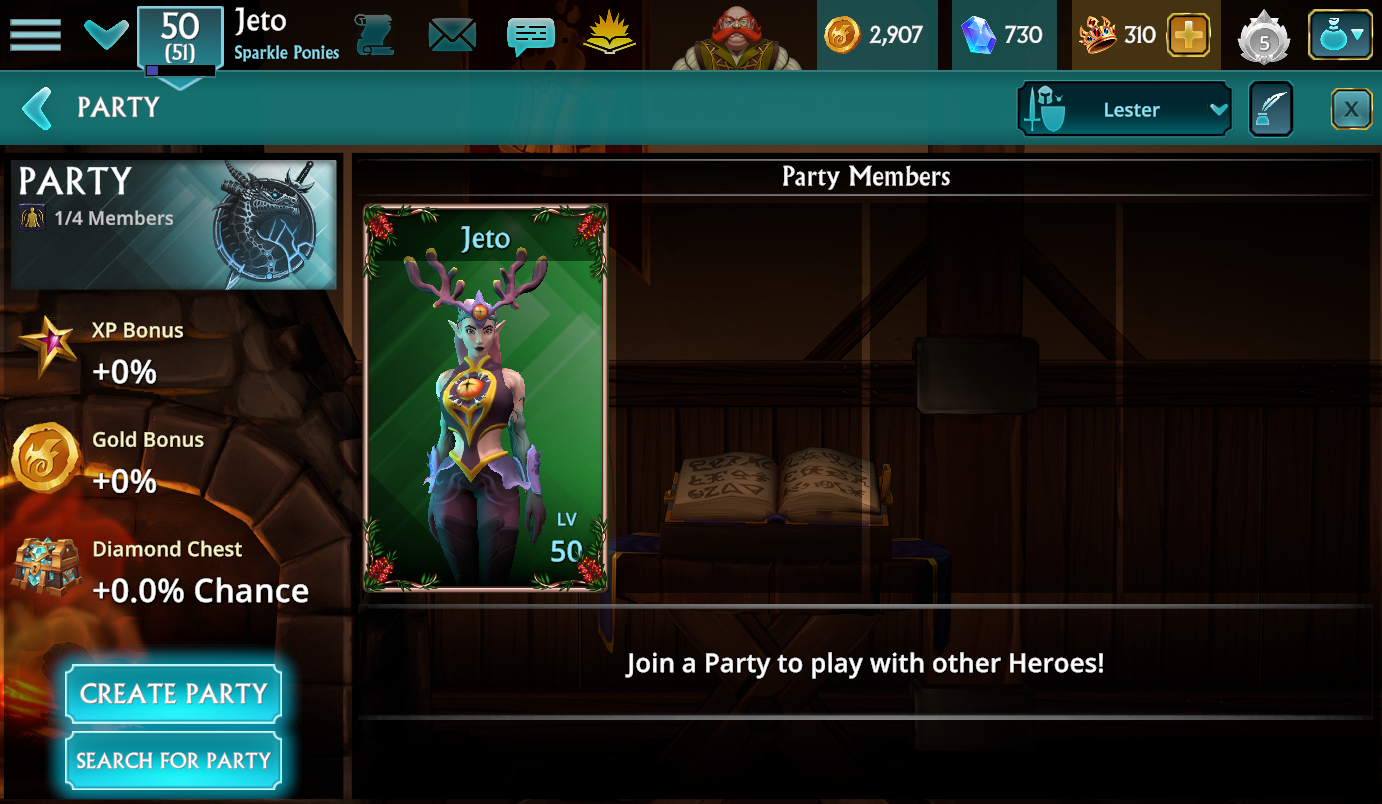1382x804 pixels.
Task: Open the silver rank 5 medal
Action: [1263, 37]
